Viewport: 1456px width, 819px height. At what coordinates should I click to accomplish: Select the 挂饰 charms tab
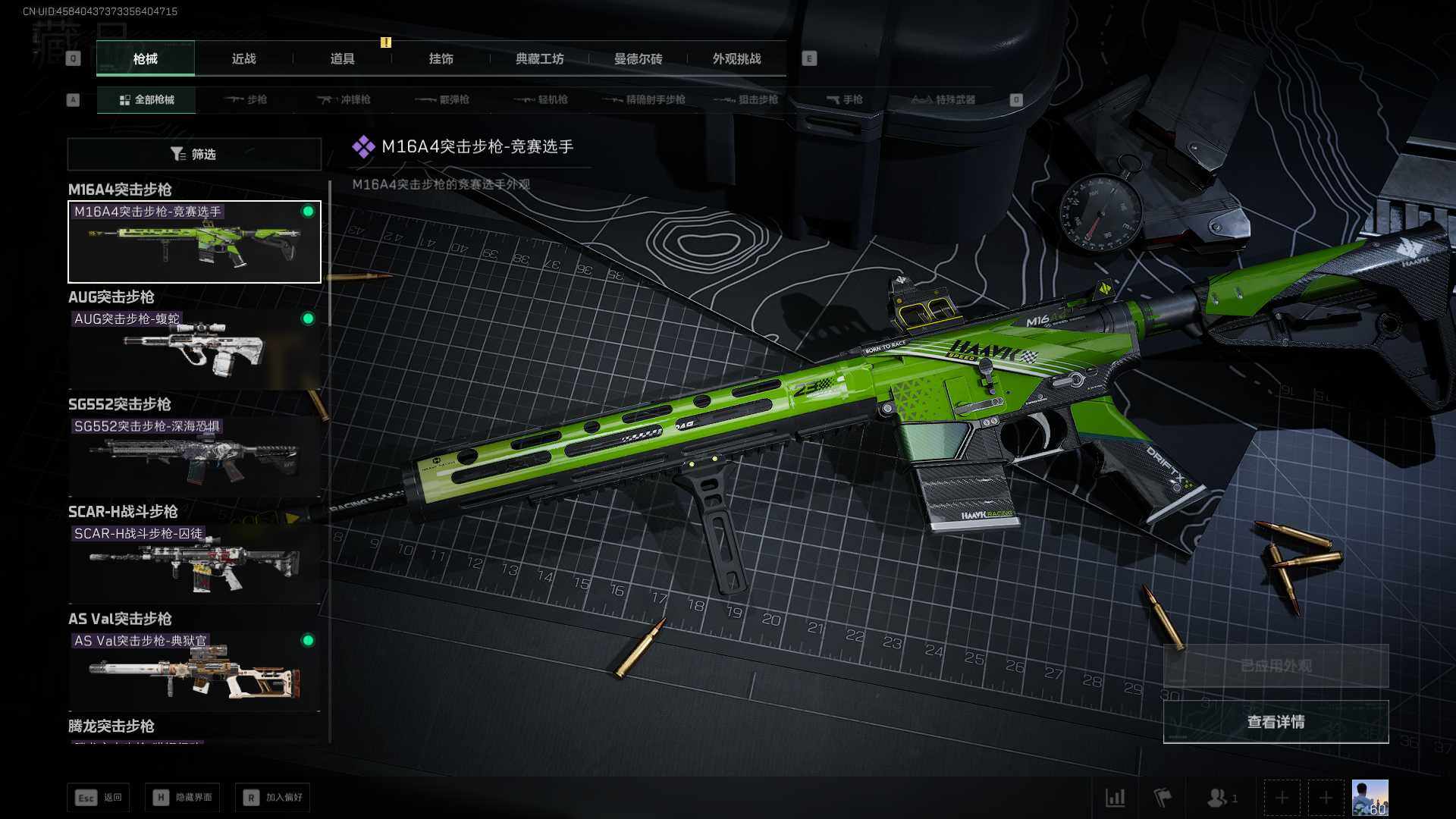[441, 59]
